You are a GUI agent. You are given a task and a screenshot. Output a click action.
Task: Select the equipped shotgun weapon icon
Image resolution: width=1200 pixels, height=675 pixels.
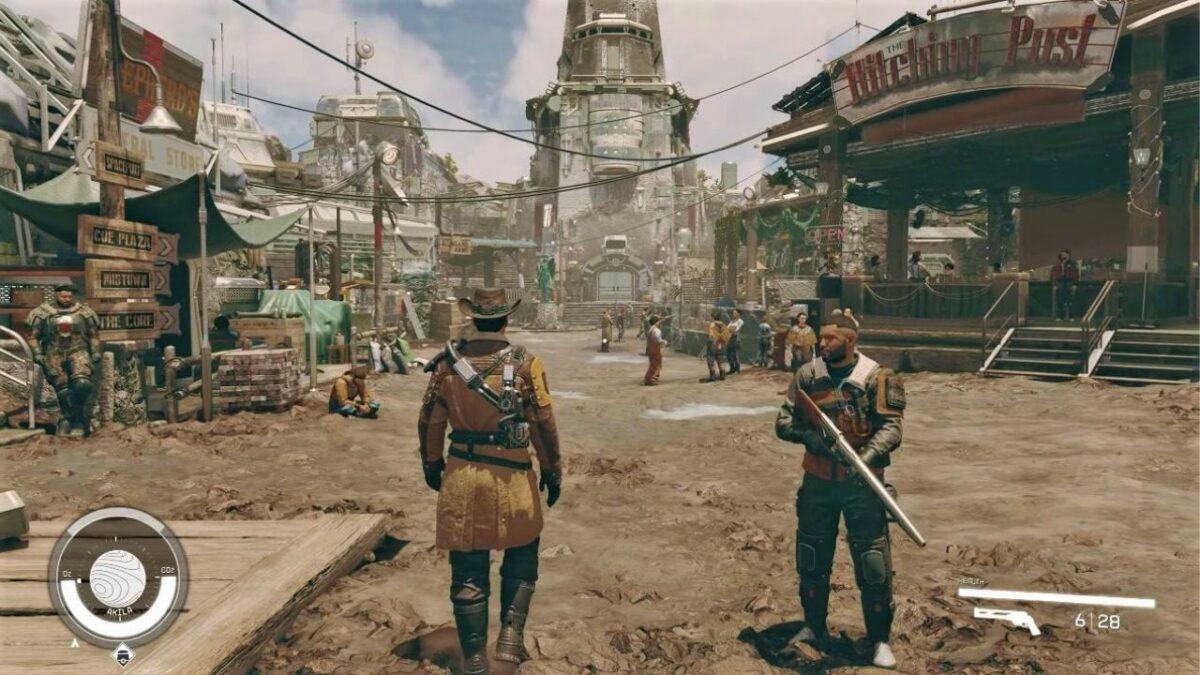[x=1007, y=620]
